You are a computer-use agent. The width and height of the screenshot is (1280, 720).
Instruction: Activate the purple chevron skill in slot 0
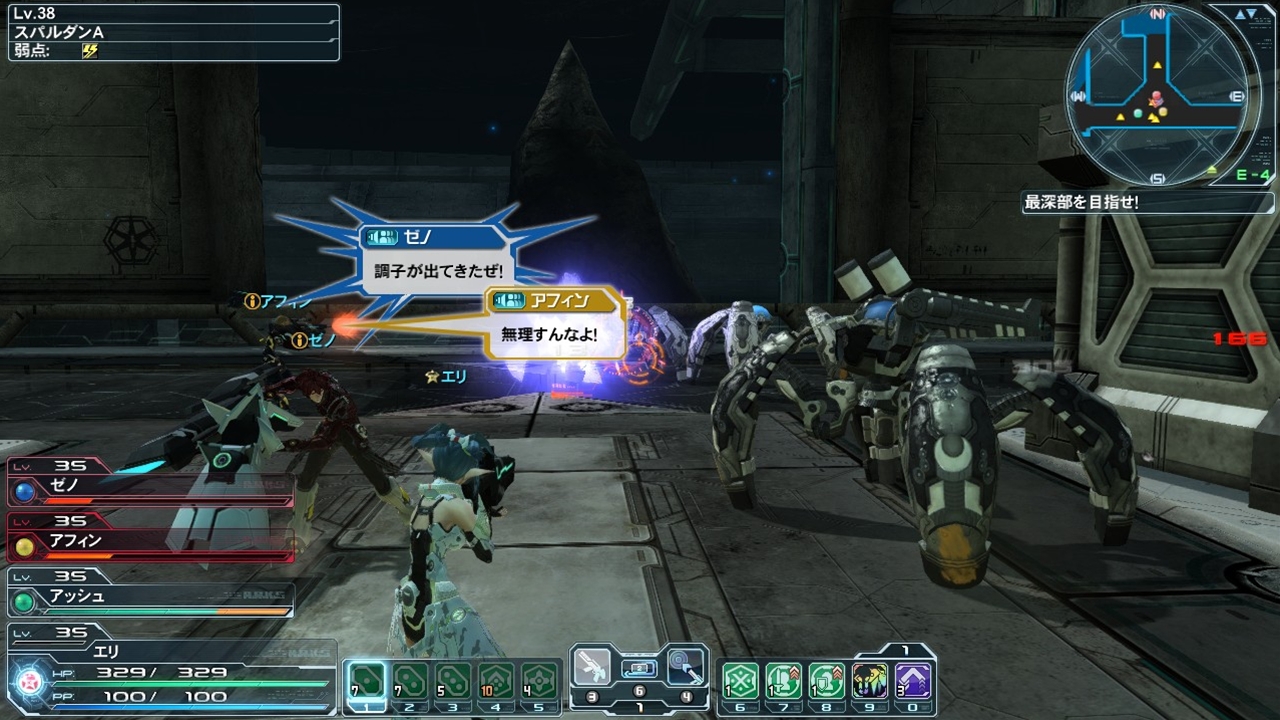pos(914,681)
